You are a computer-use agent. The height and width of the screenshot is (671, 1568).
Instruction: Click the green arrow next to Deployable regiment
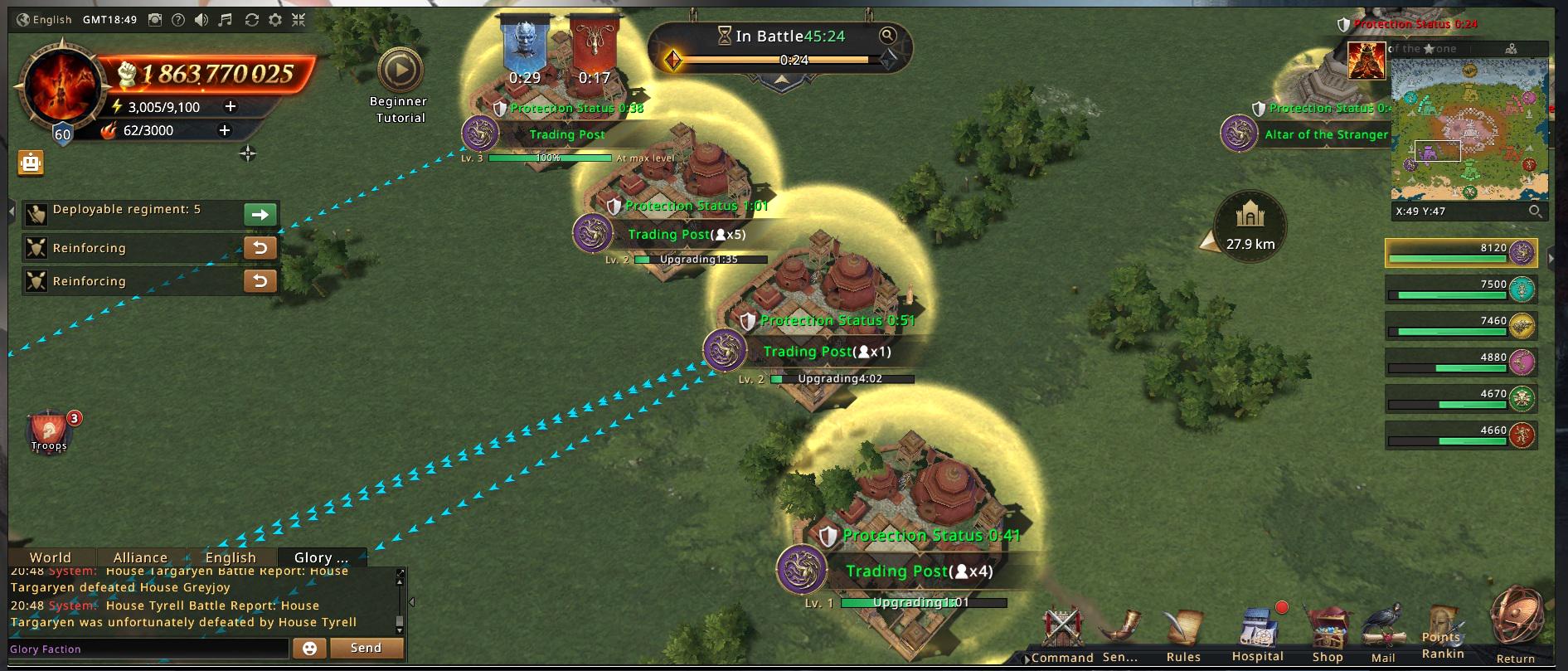point(260,215)
